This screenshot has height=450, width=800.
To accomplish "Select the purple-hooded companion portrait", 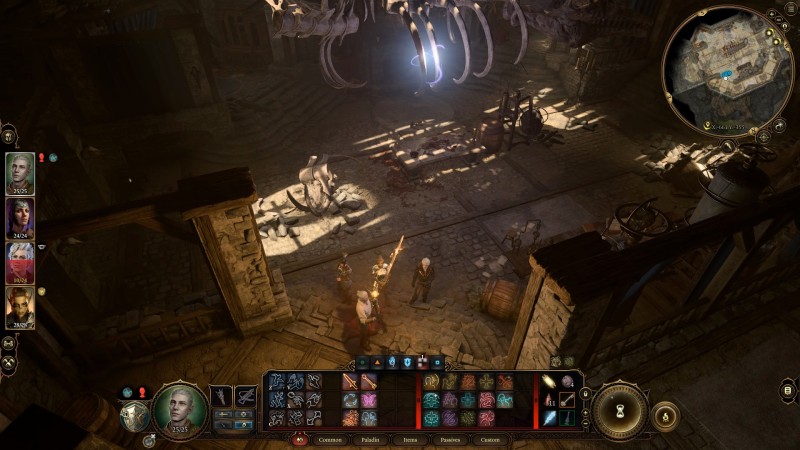I will click(20, 218).
